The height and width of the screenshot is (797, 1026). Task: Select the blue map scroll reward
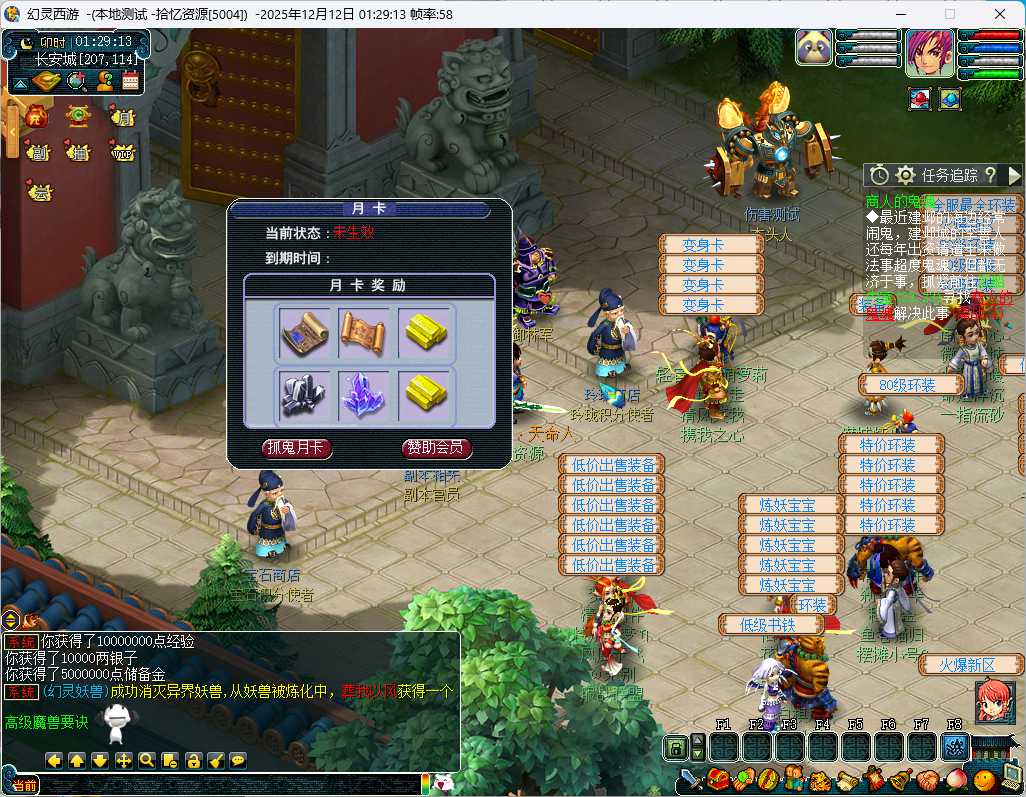pos(304,333)
